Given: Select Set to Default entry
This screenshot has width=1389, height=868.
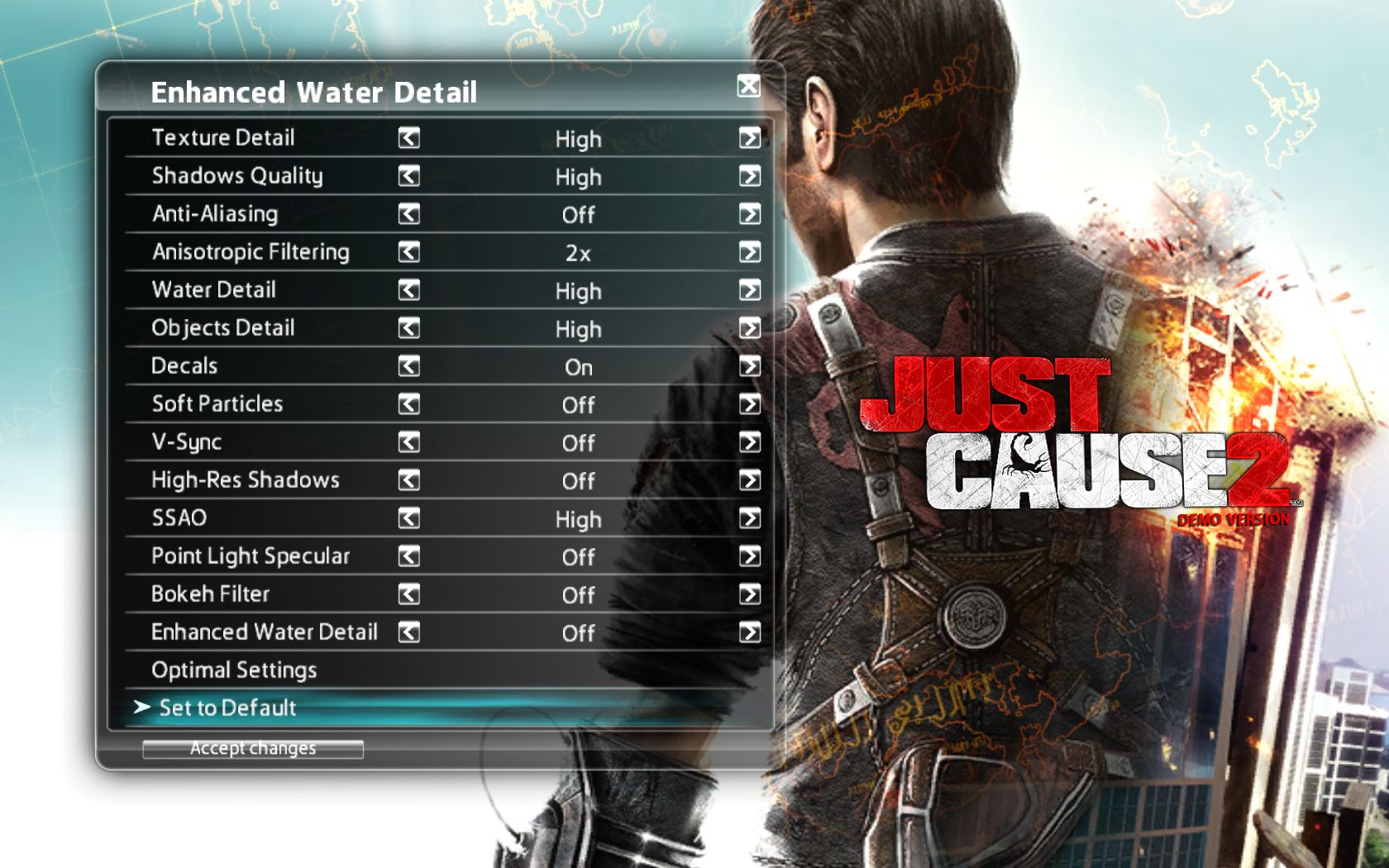Looking at the screenshot, I should (227, 708).
